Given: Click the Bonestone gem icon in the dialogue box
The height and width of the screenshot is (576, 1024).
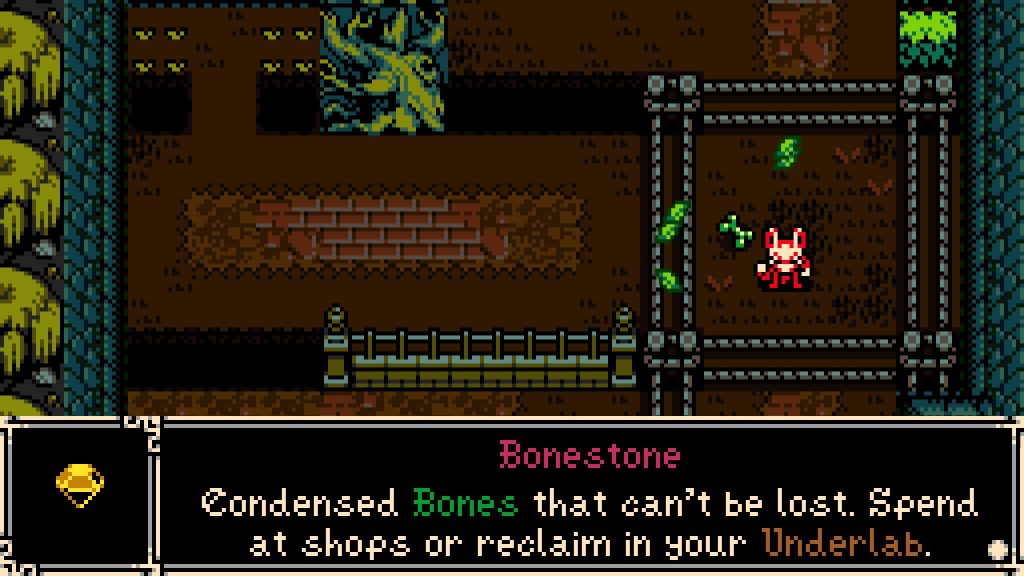Looking at the screenshot, I should (80, 486).
